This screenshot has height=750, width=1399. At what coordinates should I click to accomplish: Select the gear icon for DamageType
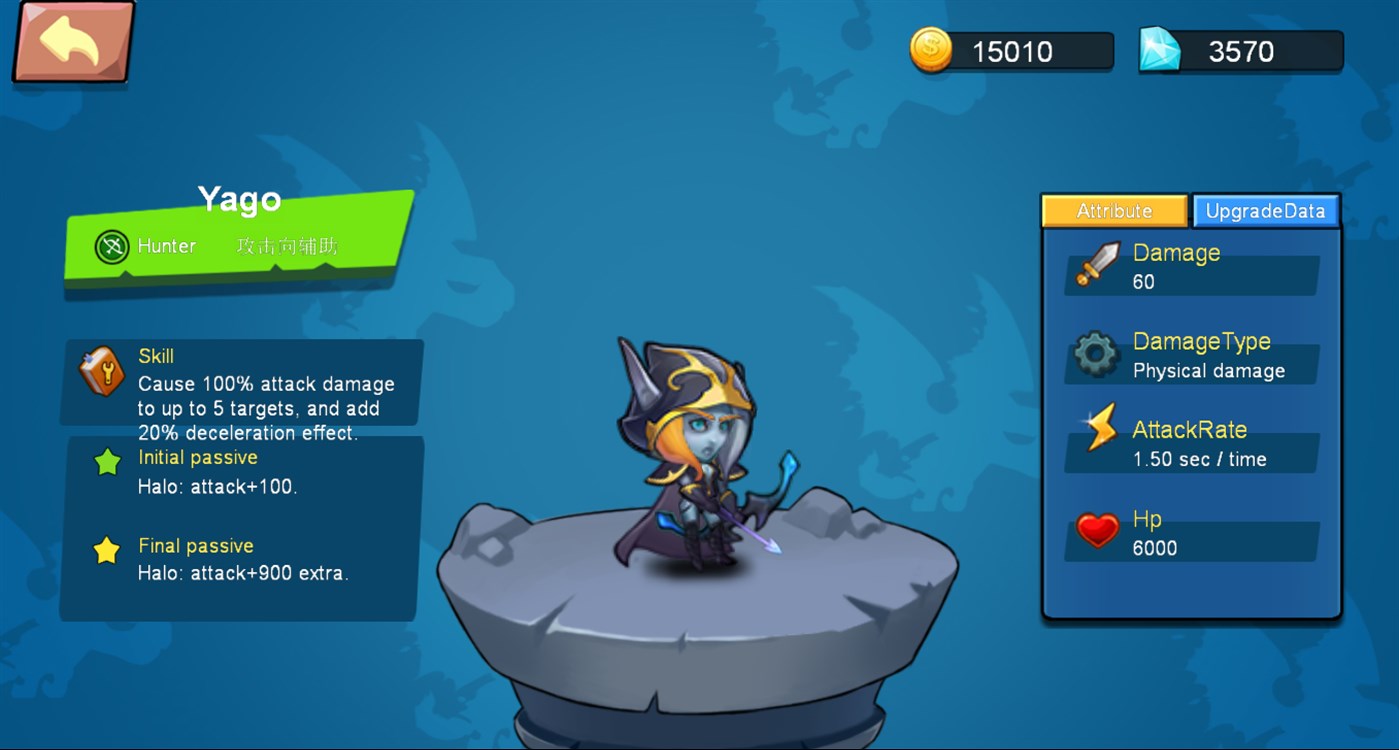(1097, 354)
